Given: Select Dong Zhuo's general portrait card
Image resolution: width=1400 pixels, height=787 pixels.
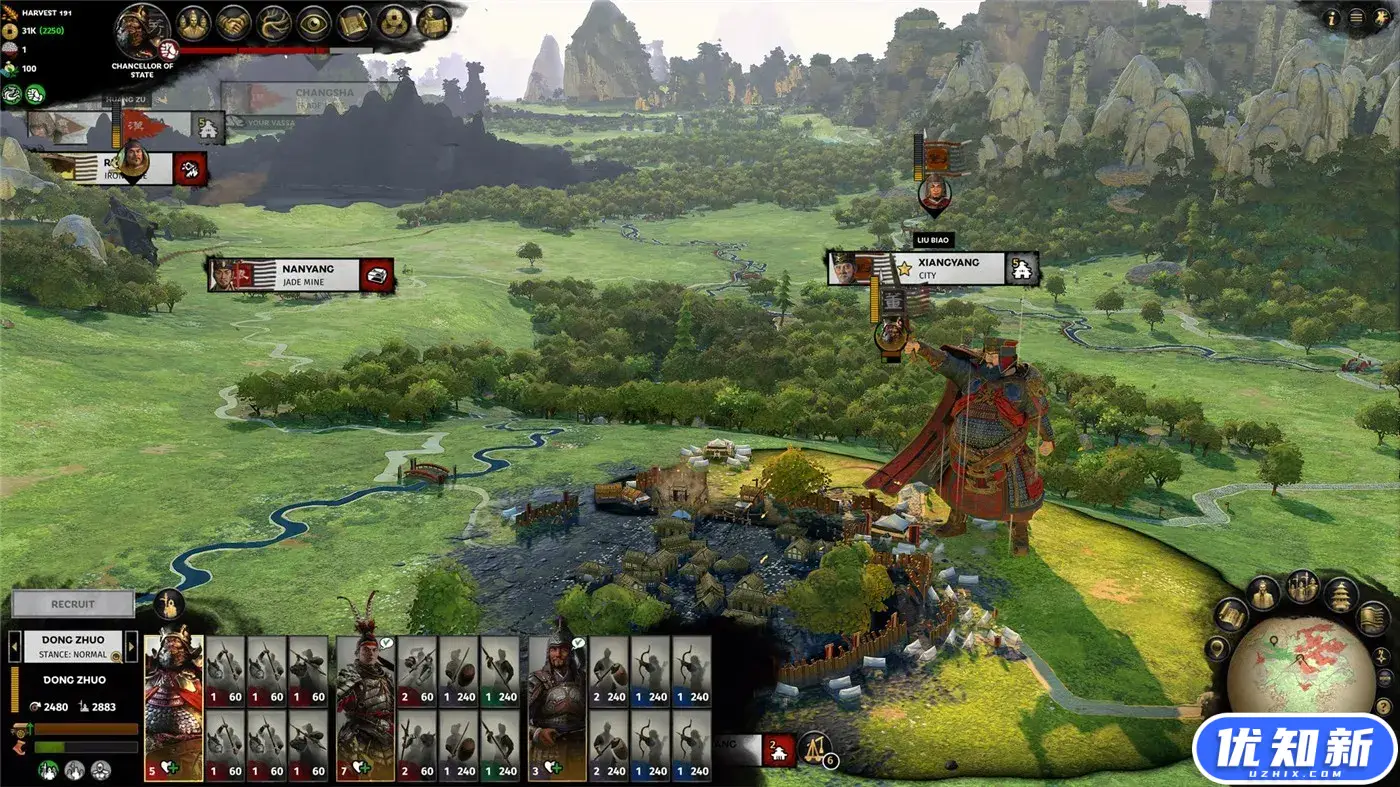Looking at the screenshot, I should [x=173, y=707].
